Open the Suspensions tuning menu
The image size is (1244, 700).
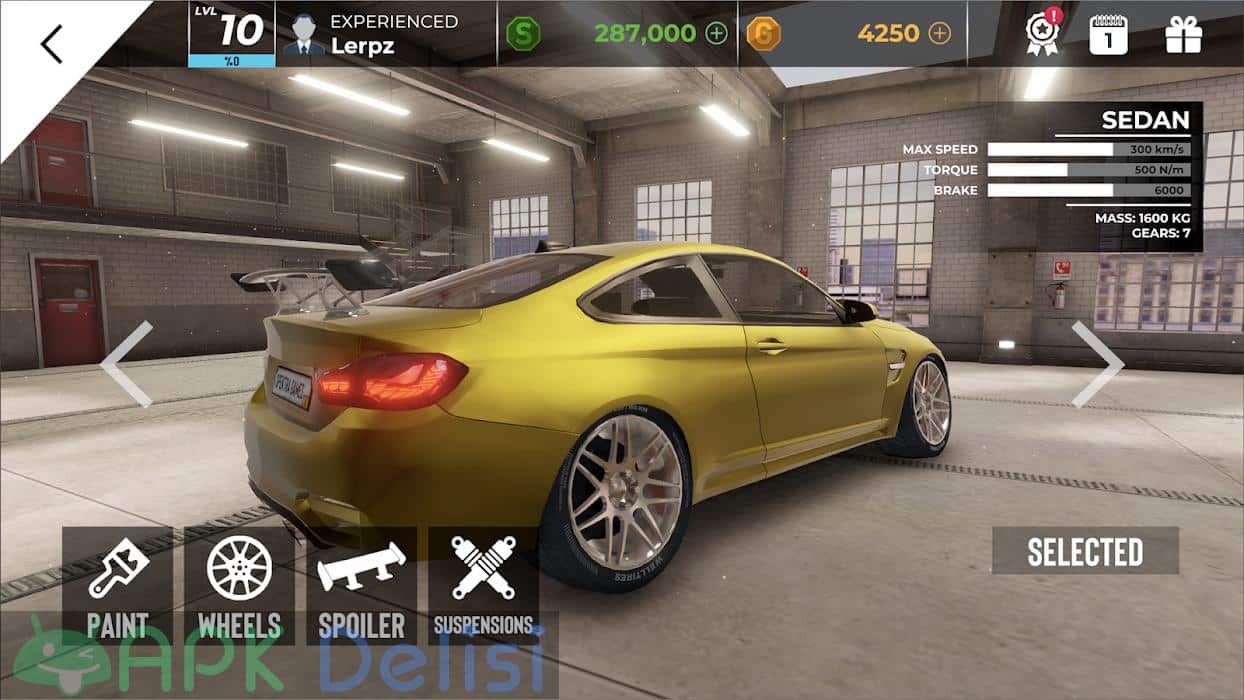coord(483,586)
